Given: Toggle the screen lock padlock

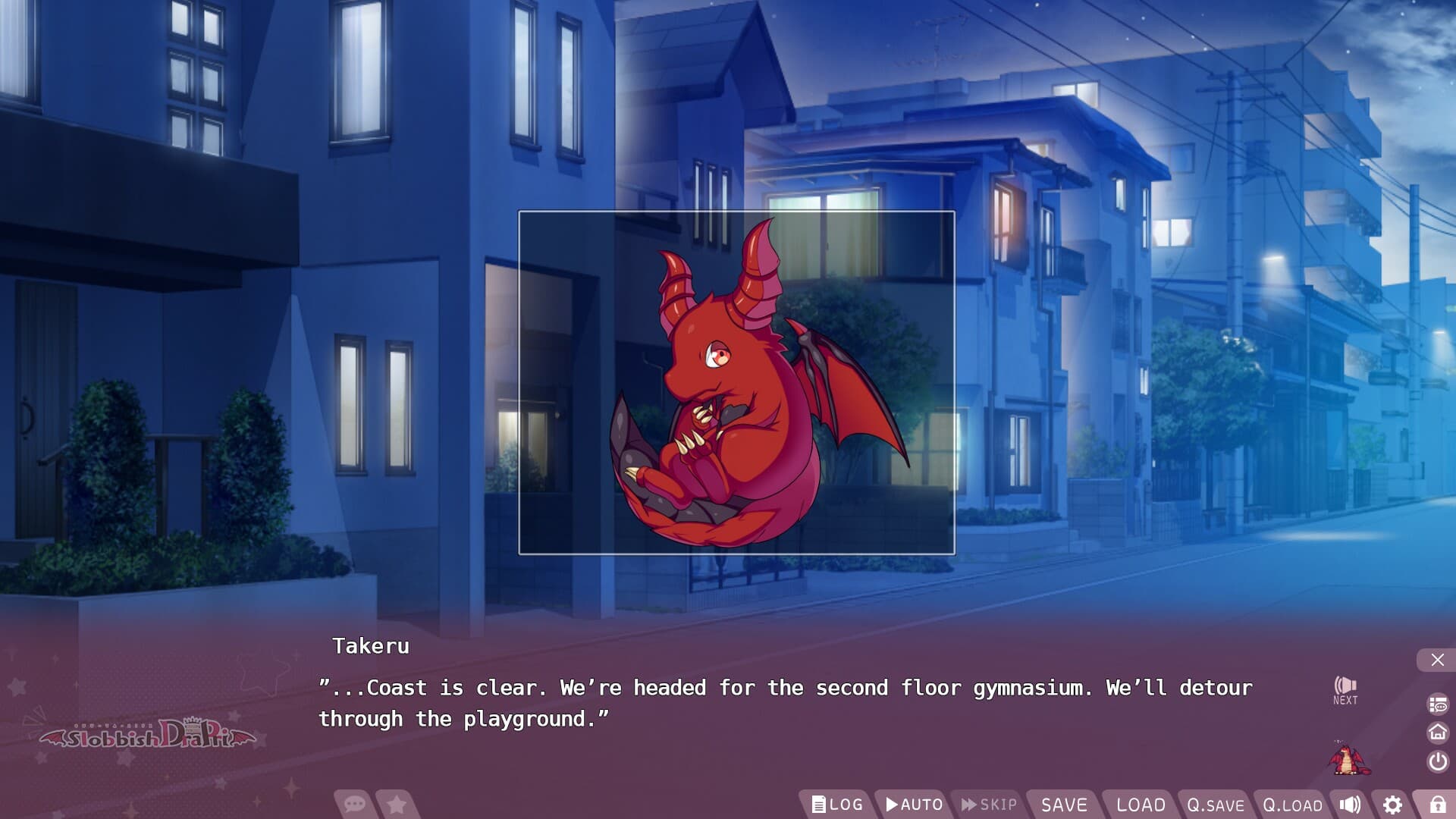Looking at the screenshot, I should (1438, 805).
